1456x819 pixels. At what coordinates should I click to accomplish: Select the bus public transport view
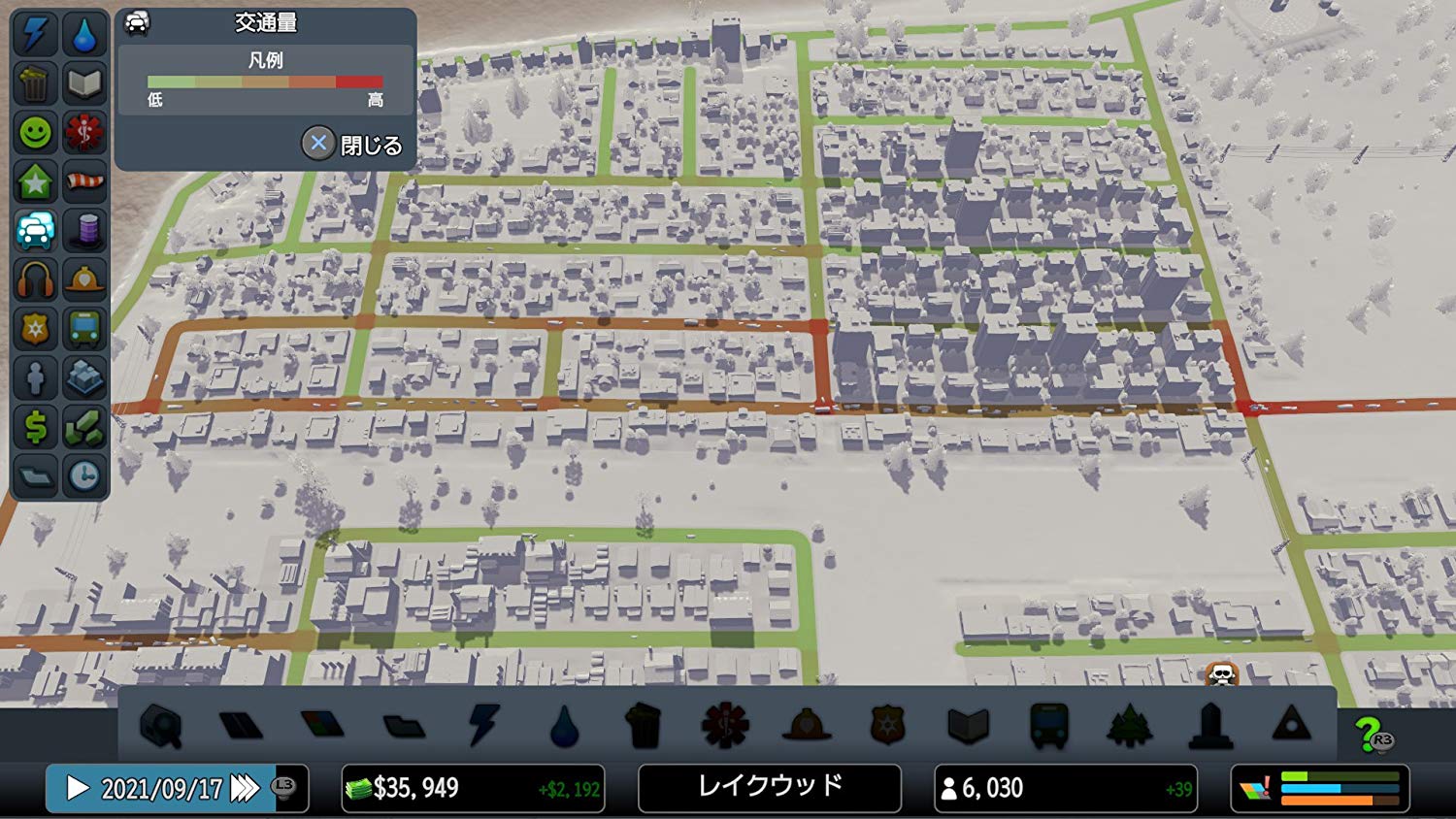click(x=84, y=329)
